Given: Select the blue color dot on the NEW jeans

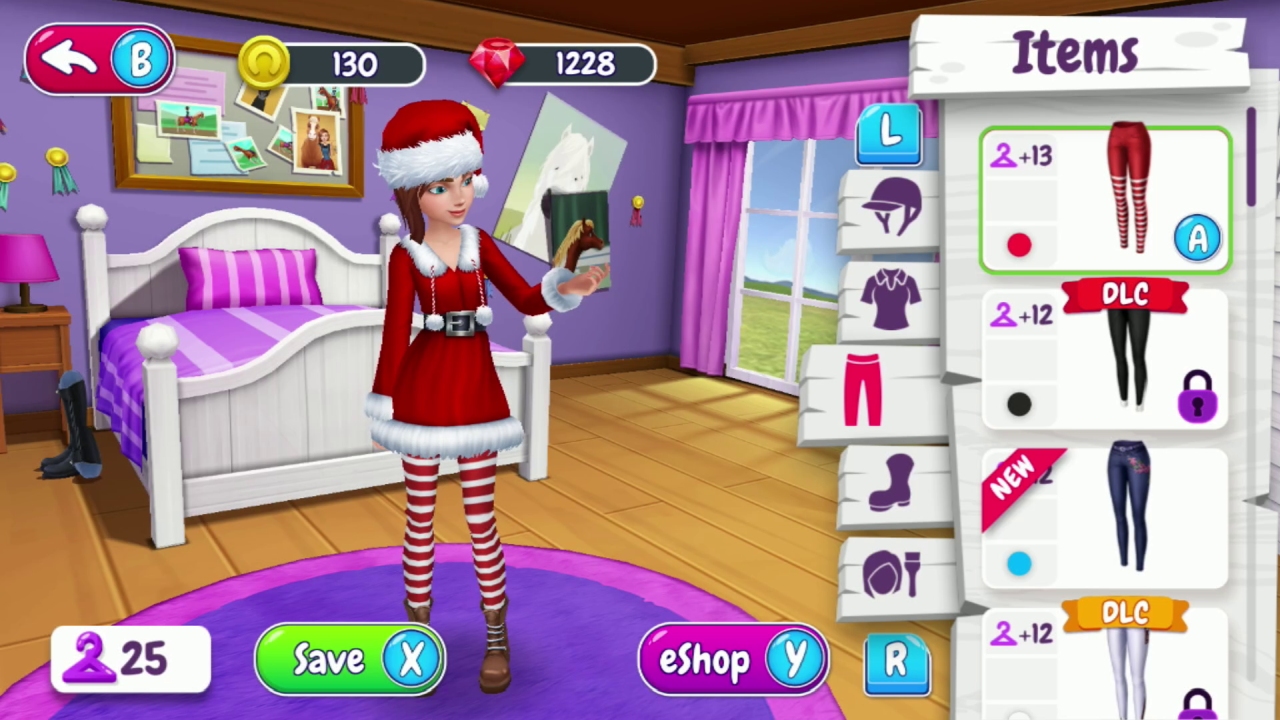Looking at the screenshot, I should (1018, 565).
